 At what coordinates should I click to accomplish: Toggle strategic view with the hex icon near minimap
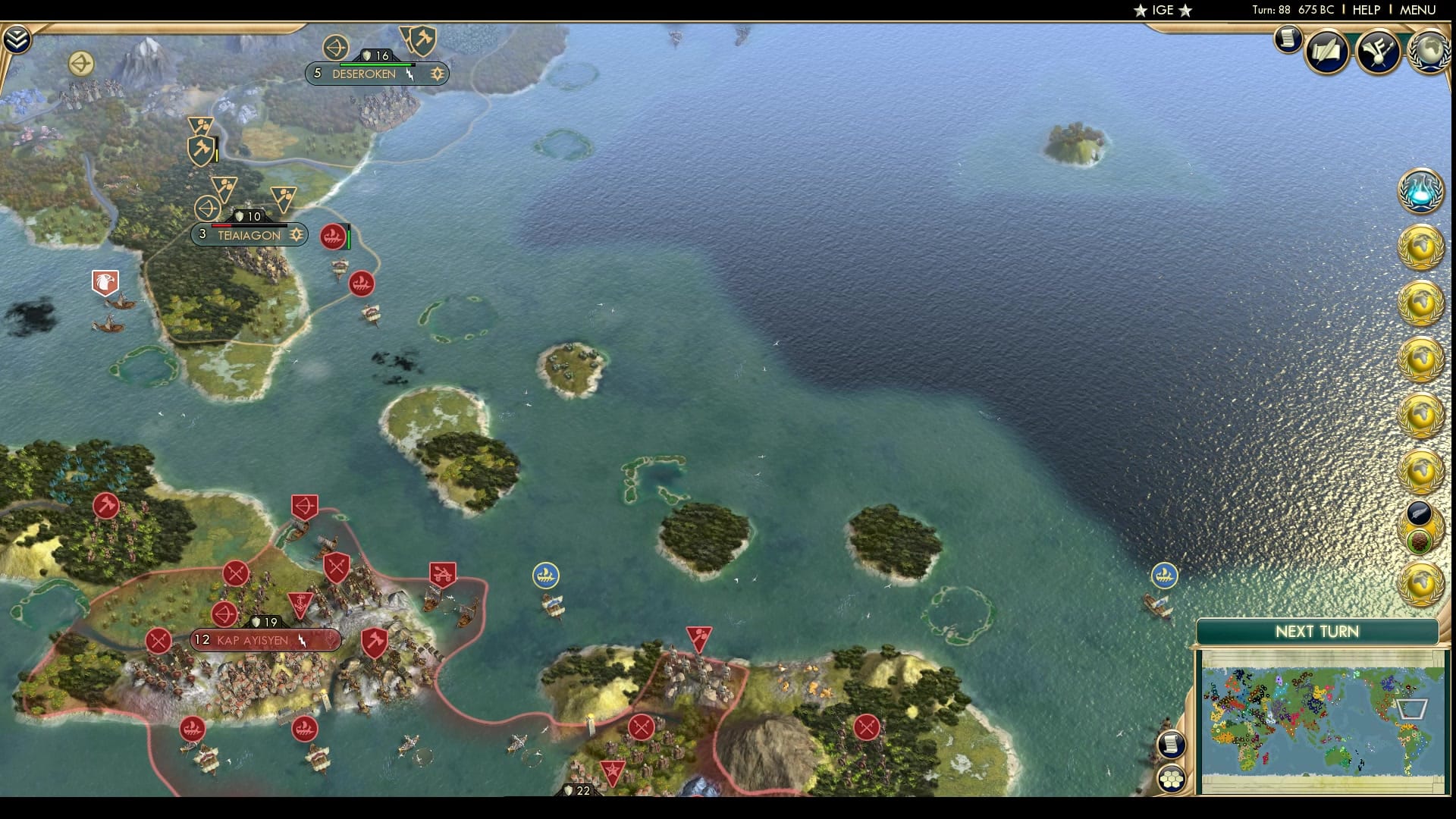click(x=1172, y=779)
